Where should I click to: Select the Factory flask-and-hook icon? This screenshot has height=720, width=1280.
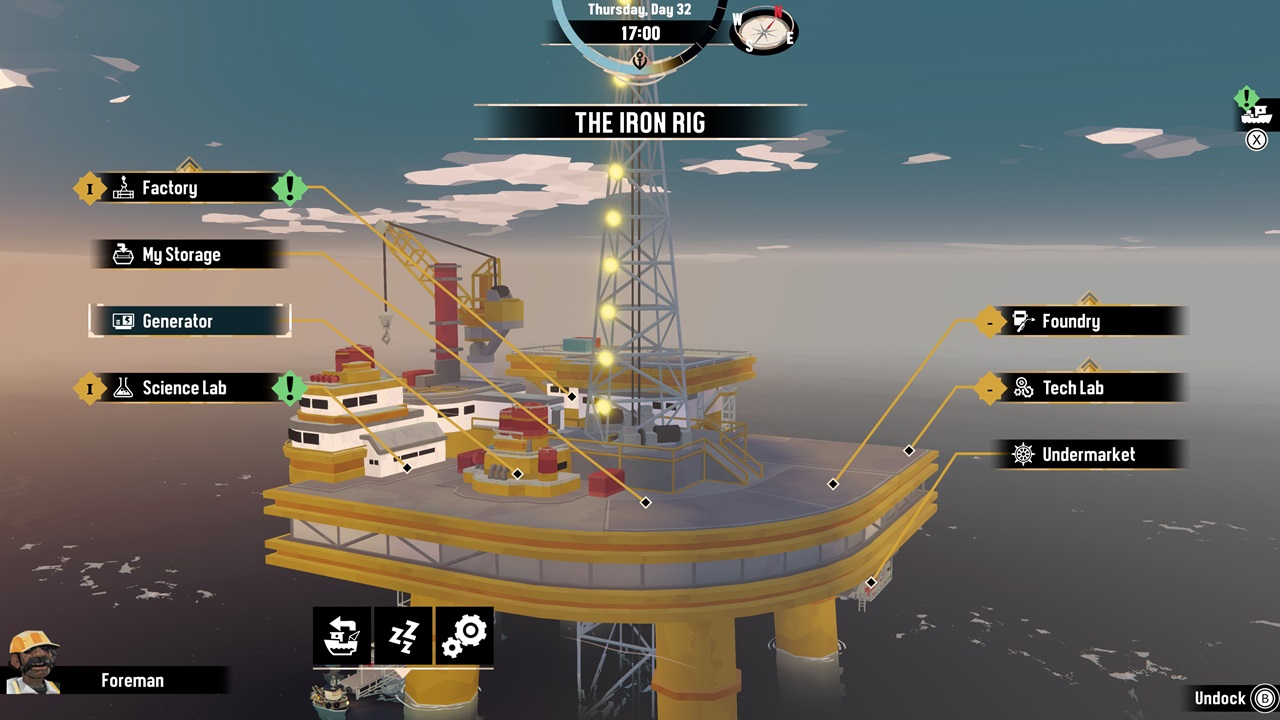(123, 188)
